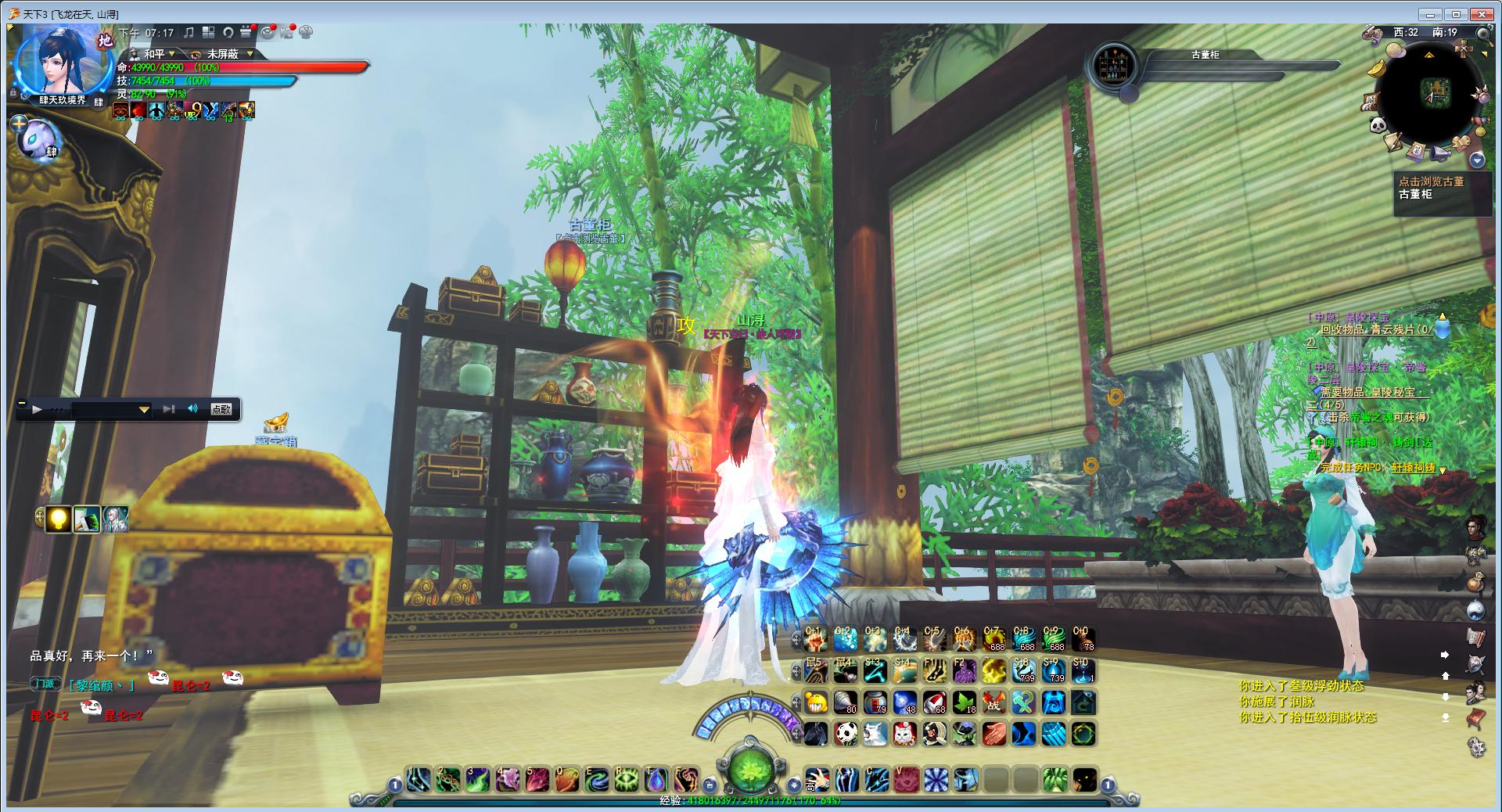
Task: Toggle the music player volume speaker
Action: coord(192,408)
